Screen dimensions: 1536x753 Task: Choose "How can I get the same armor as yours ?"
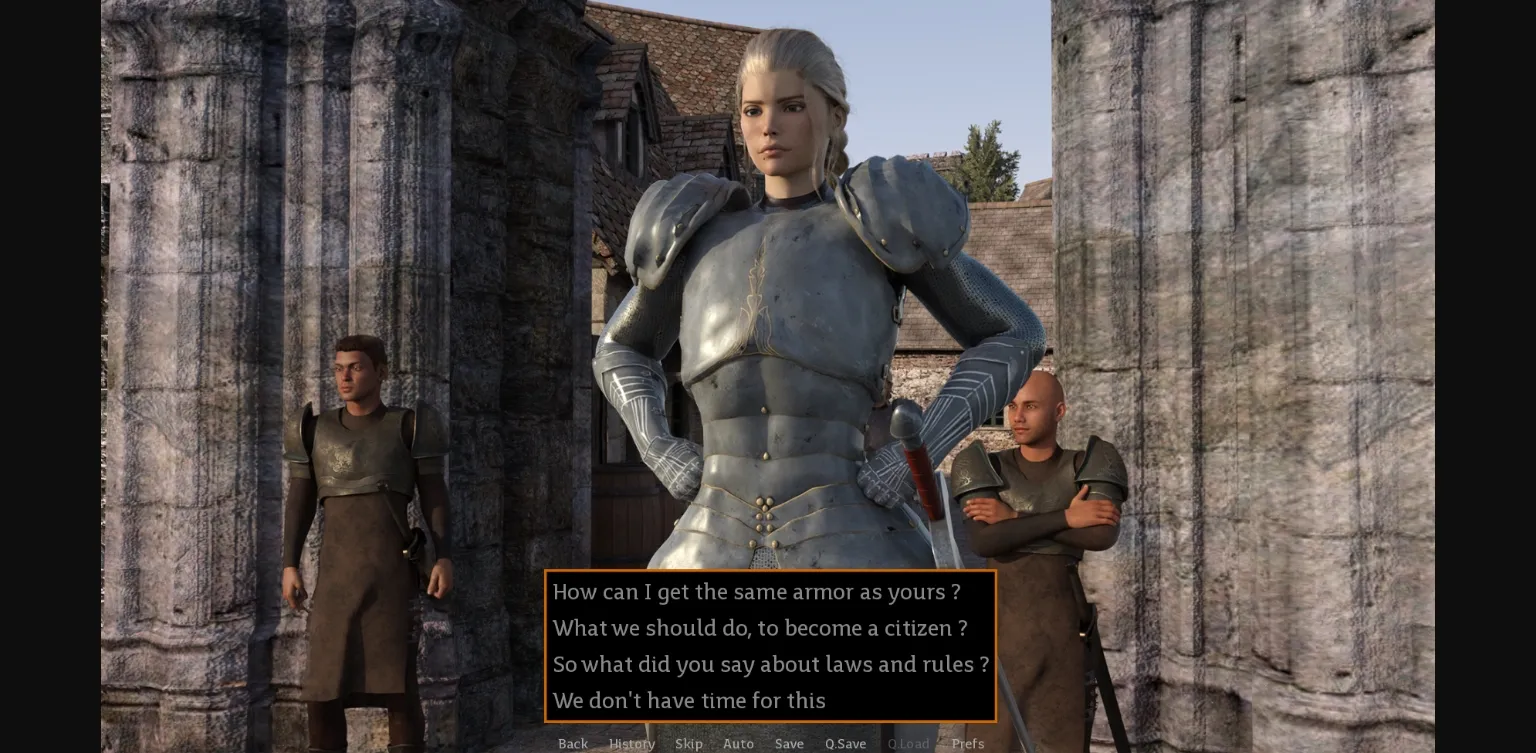(x=756, y=592)
